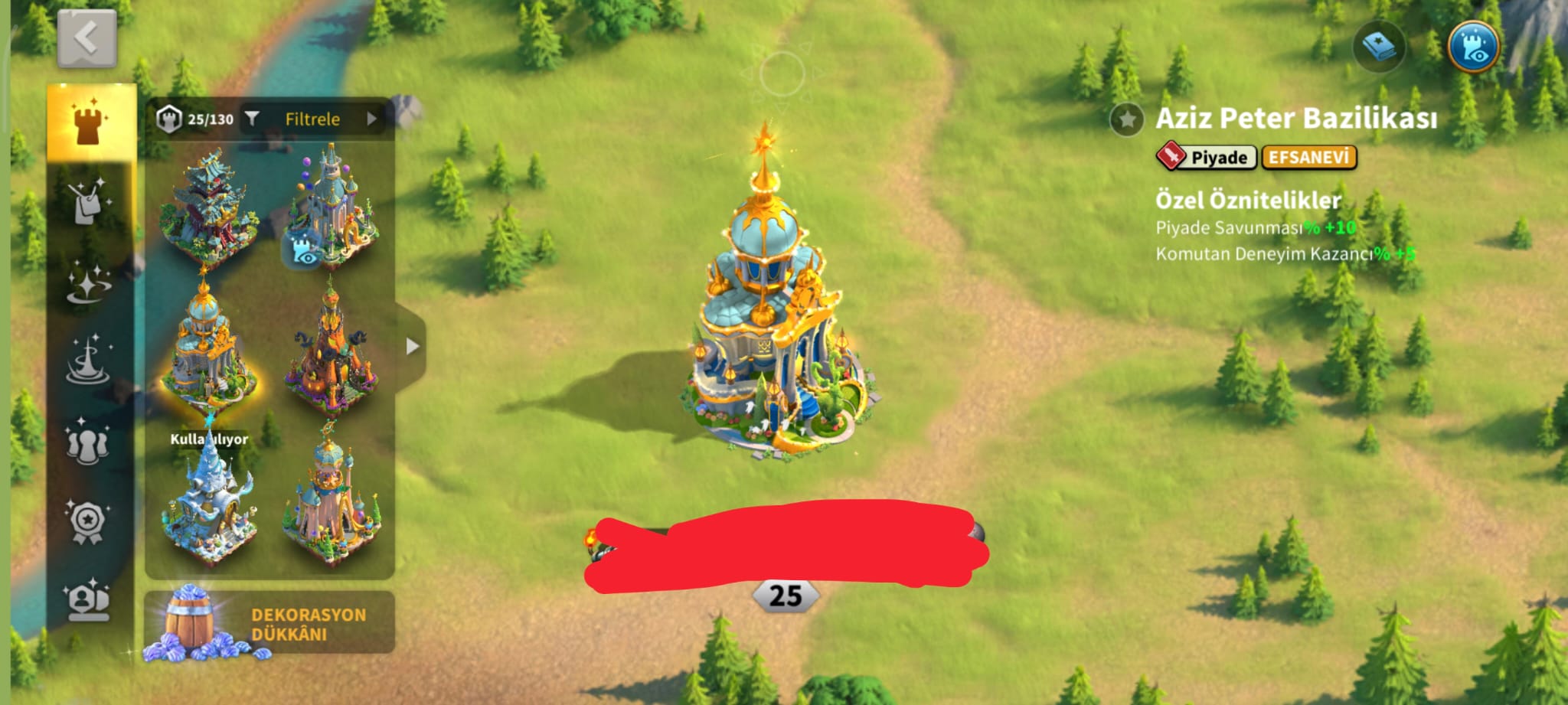Screen dimensions: 1568x705
Task: Select the balloon castle skin with eye badge
Action: 331,205
